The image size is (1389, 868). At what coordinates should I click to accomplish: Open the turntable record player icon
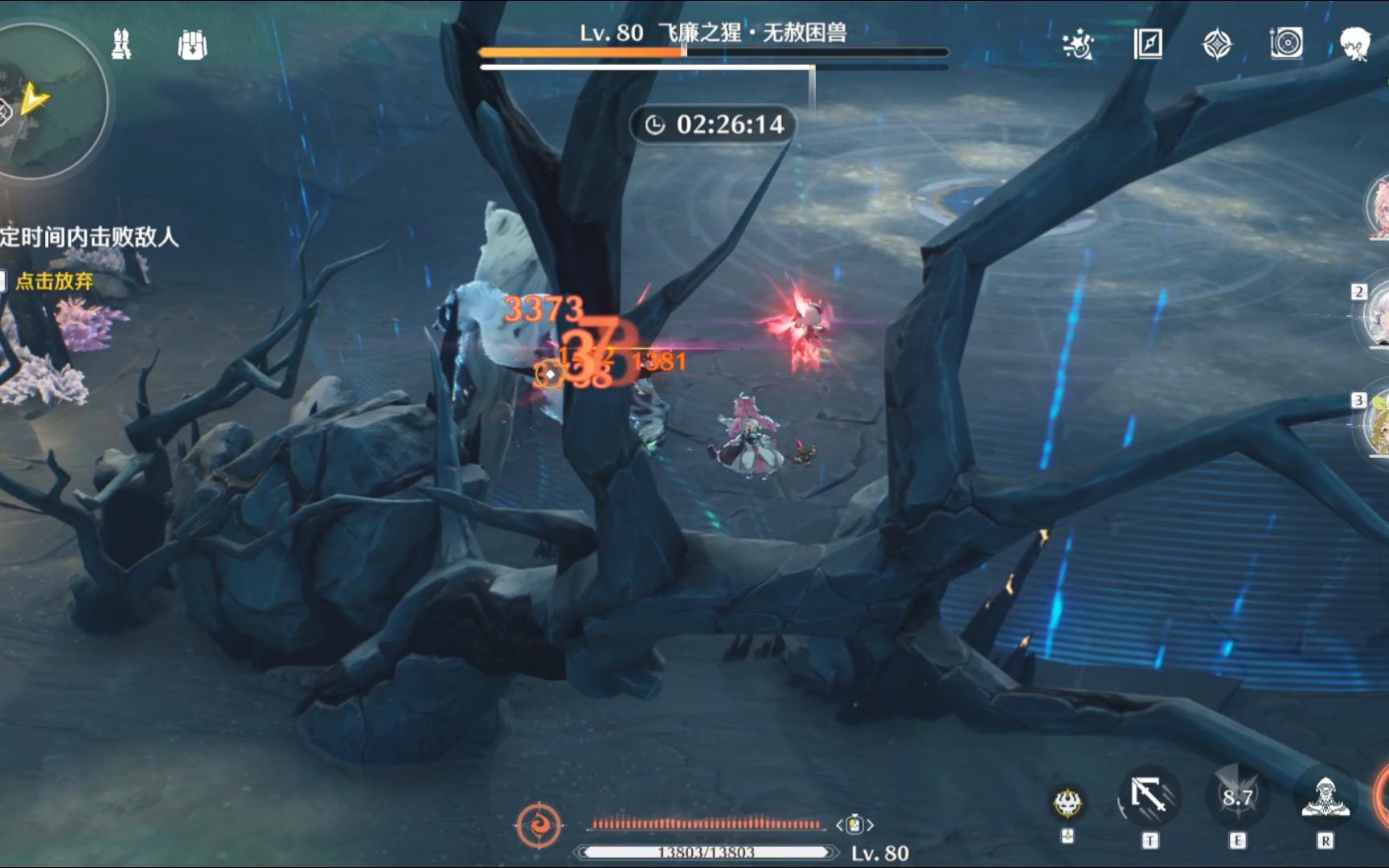(x=1286, y=43)
